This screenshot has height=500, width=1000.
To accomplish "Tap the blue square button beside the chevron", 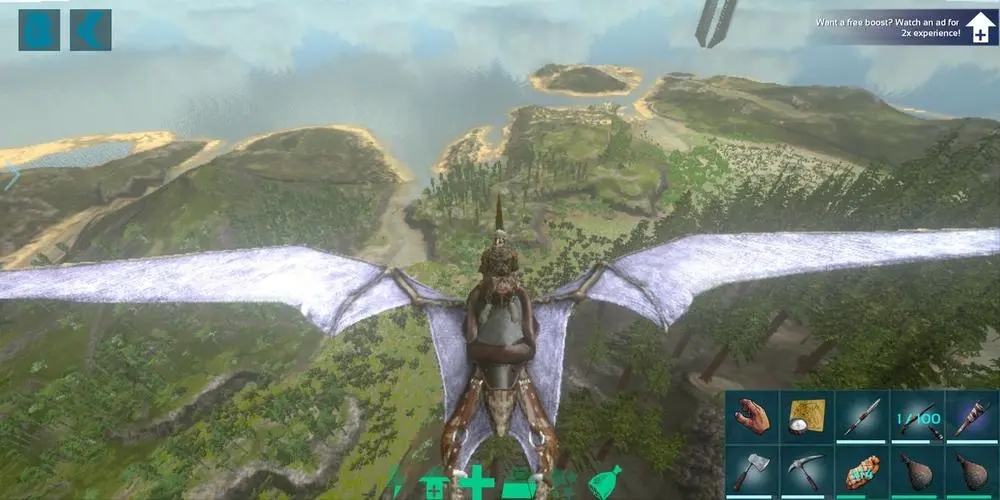I will [39, 30].
